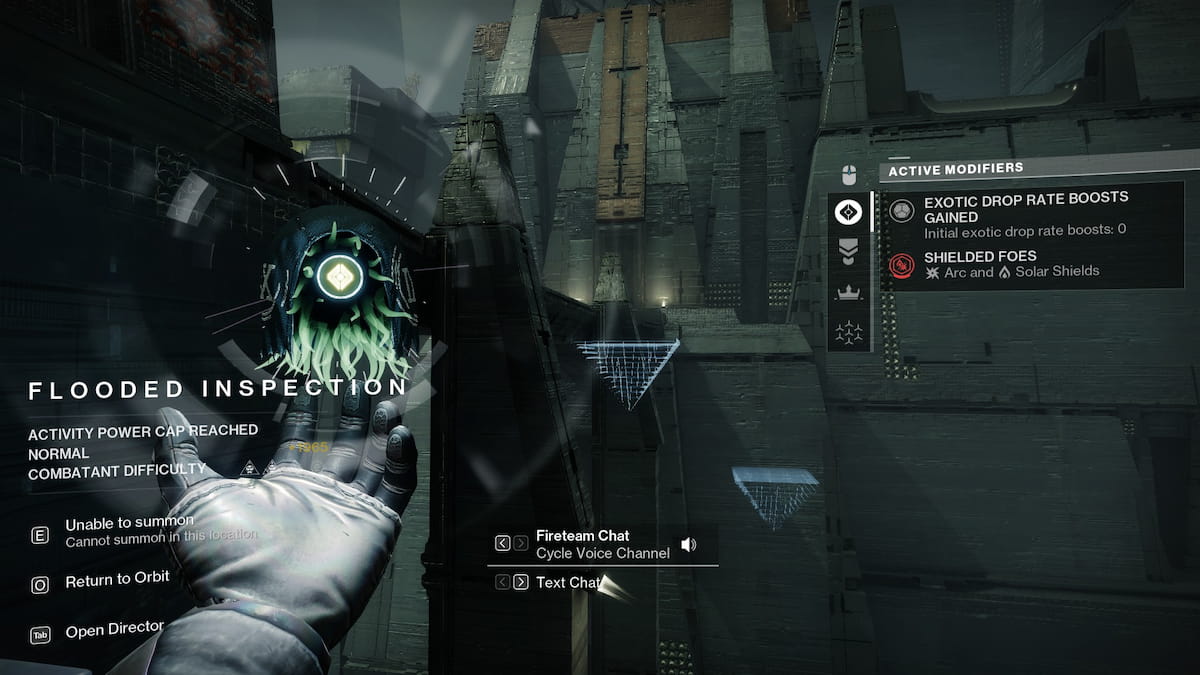Toggle the voice chat speaker icon
The height and width of the screenshot is (675, 1200).
pos(688,545)
